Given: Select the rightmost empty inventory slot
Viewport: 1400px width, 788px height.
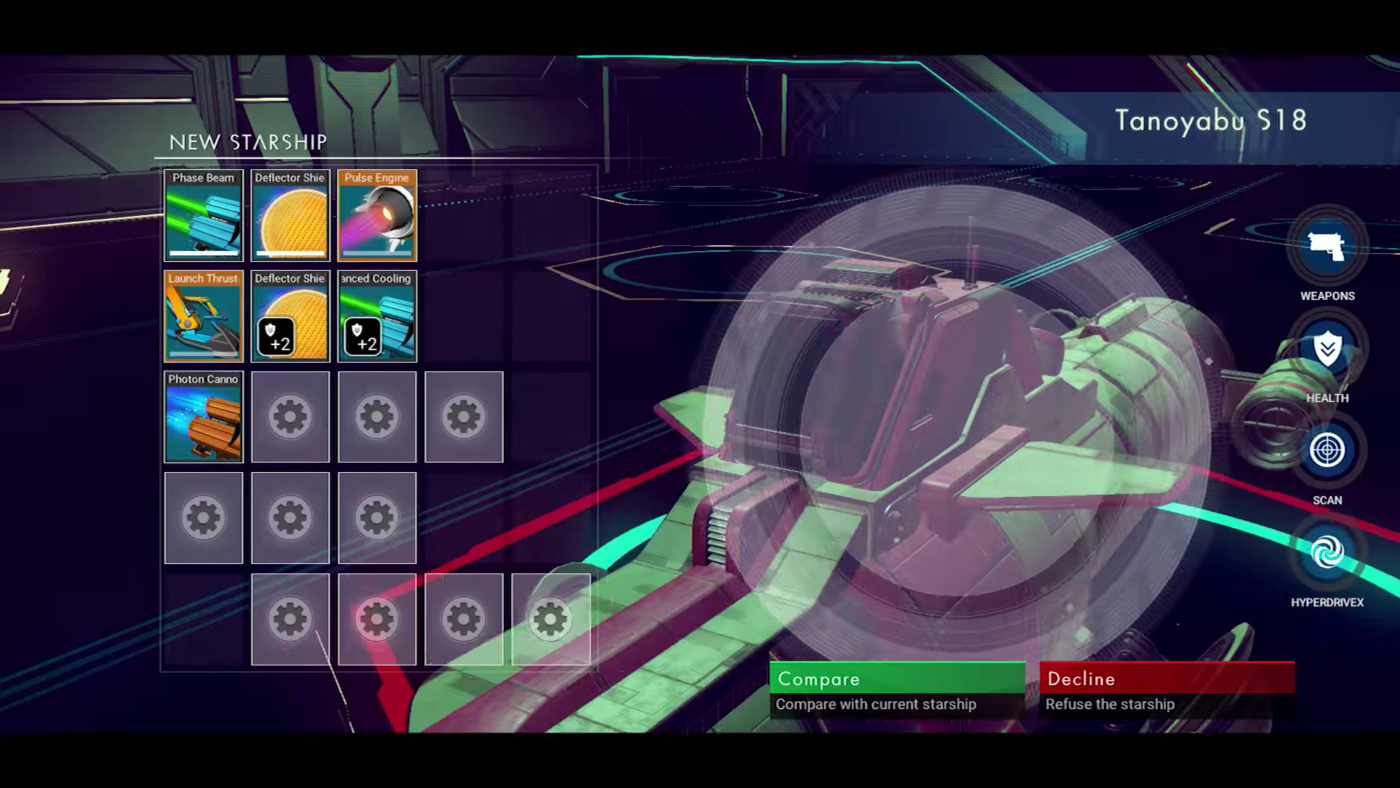Looking at the screenshot, I should tap(550, 619).
